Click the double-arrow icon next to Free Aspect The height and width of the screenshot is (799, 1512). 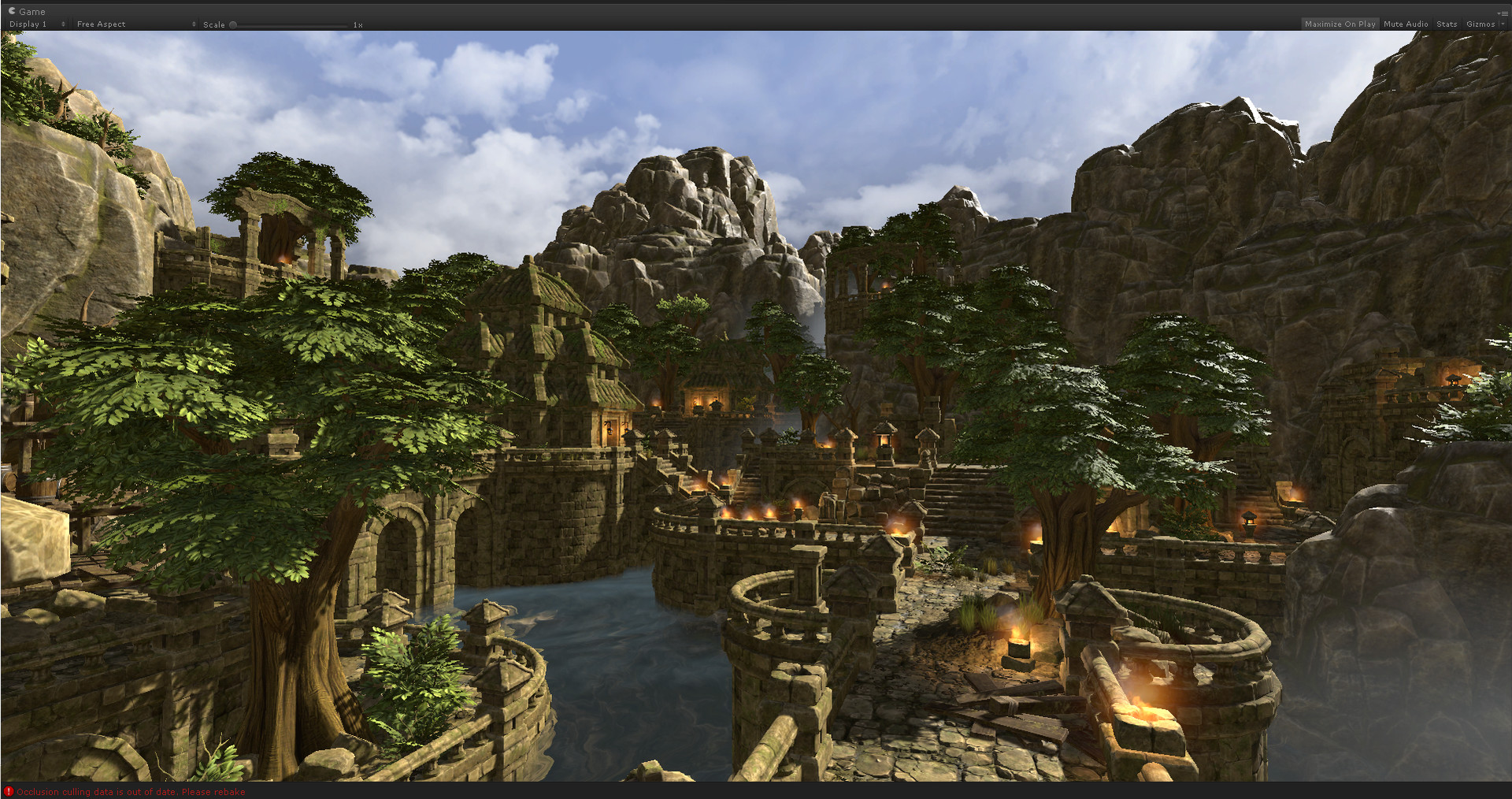click(194, 24)
